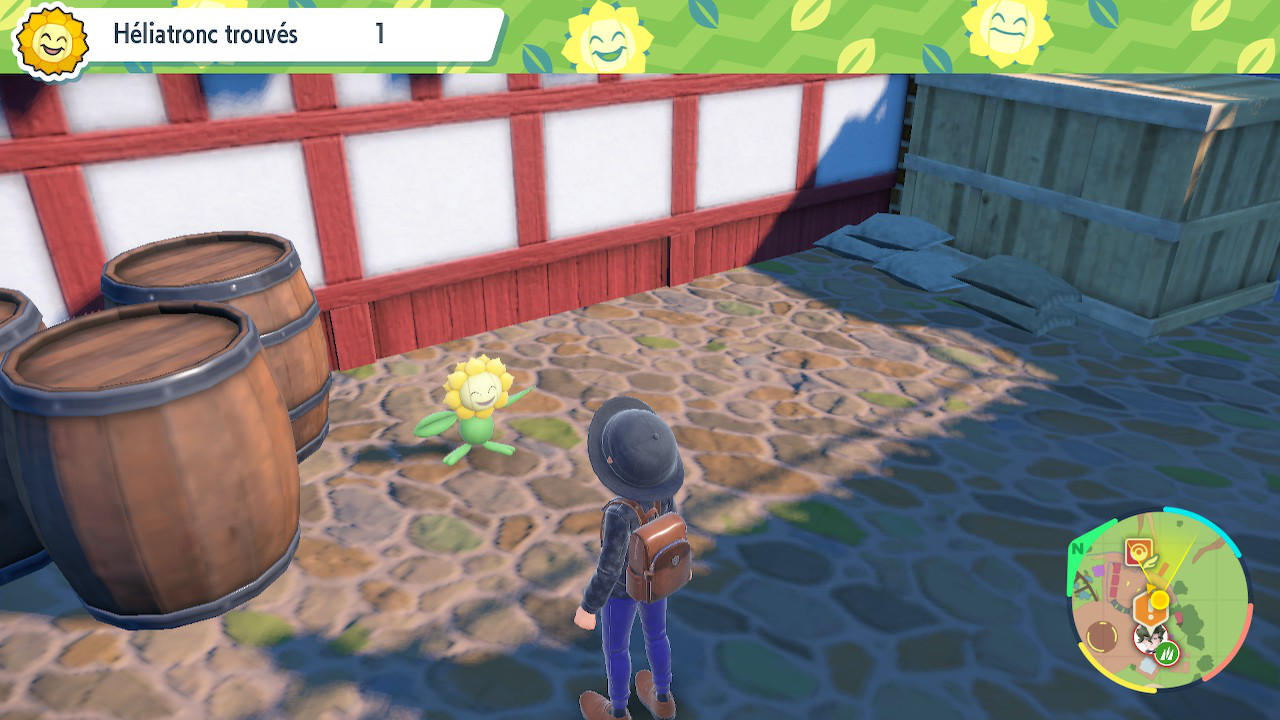Screen dimensions: 1280x720
Task: Select the gym leader portrait marker
Action: [1148, 637]
